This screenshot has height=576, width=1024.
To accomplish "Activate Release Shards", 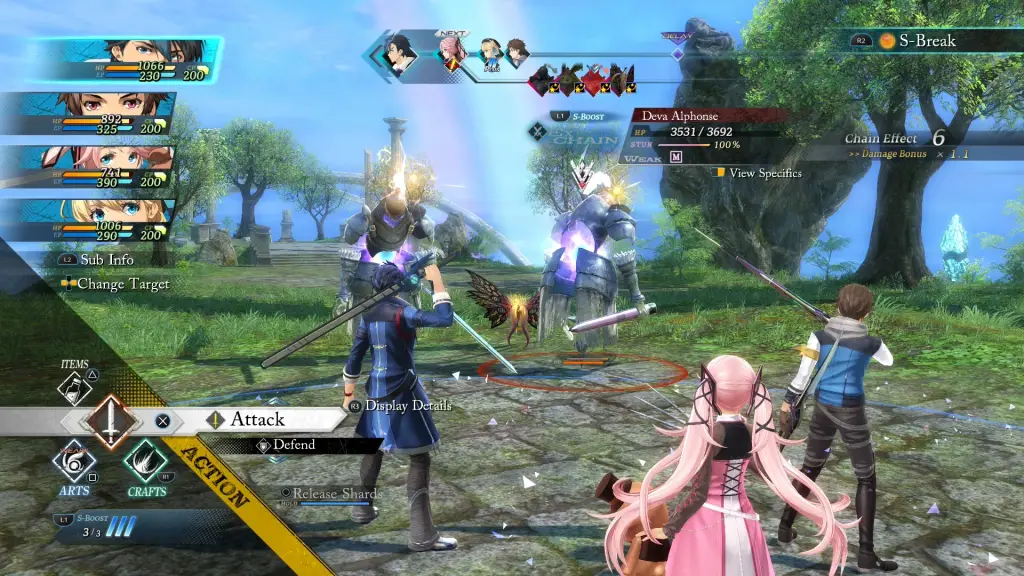I will pos(336,494).
